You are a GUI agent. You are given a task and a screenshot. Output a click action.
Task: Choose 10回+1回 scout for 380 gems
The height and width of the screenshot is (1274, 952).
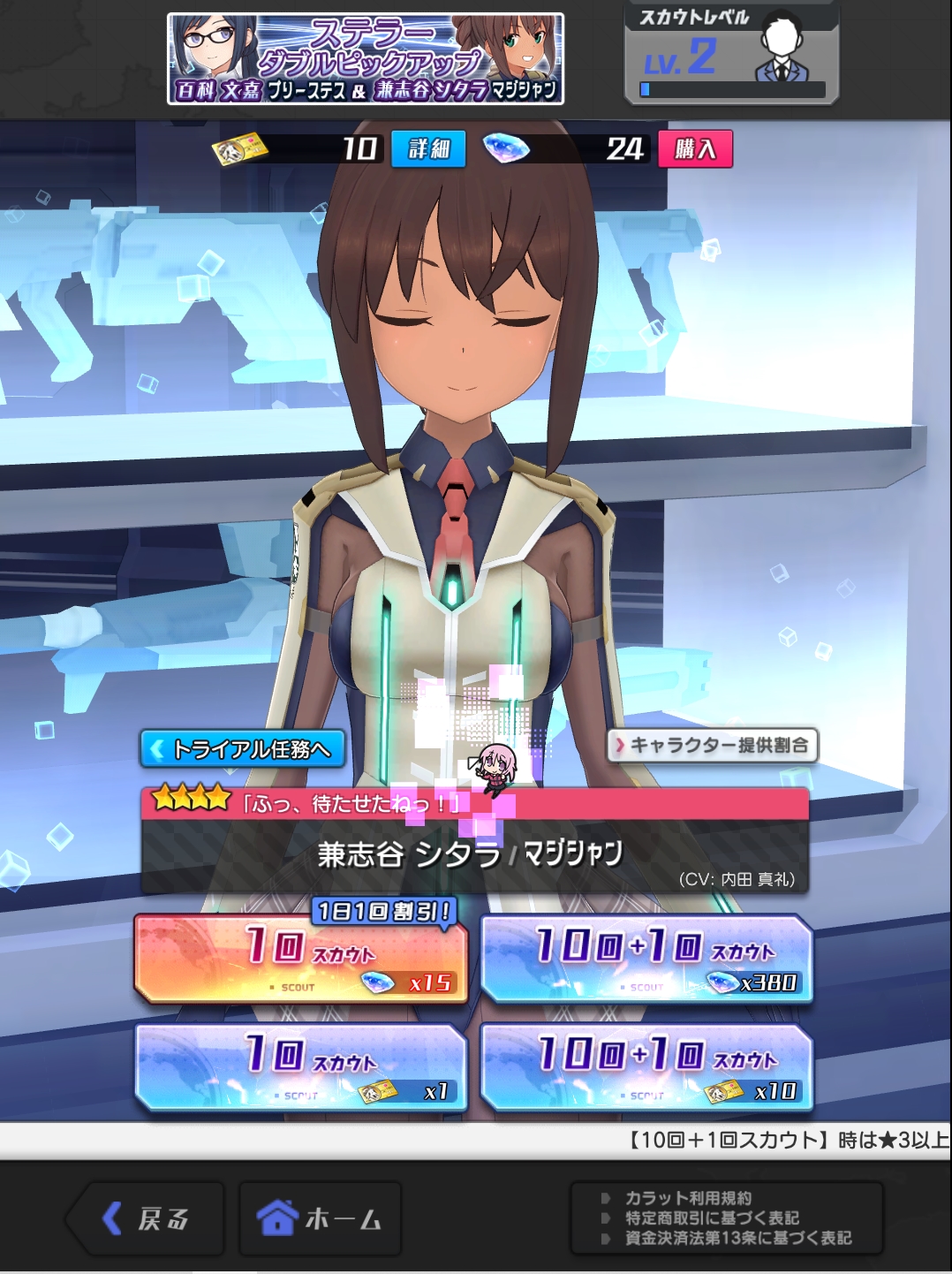click(646, 960)
